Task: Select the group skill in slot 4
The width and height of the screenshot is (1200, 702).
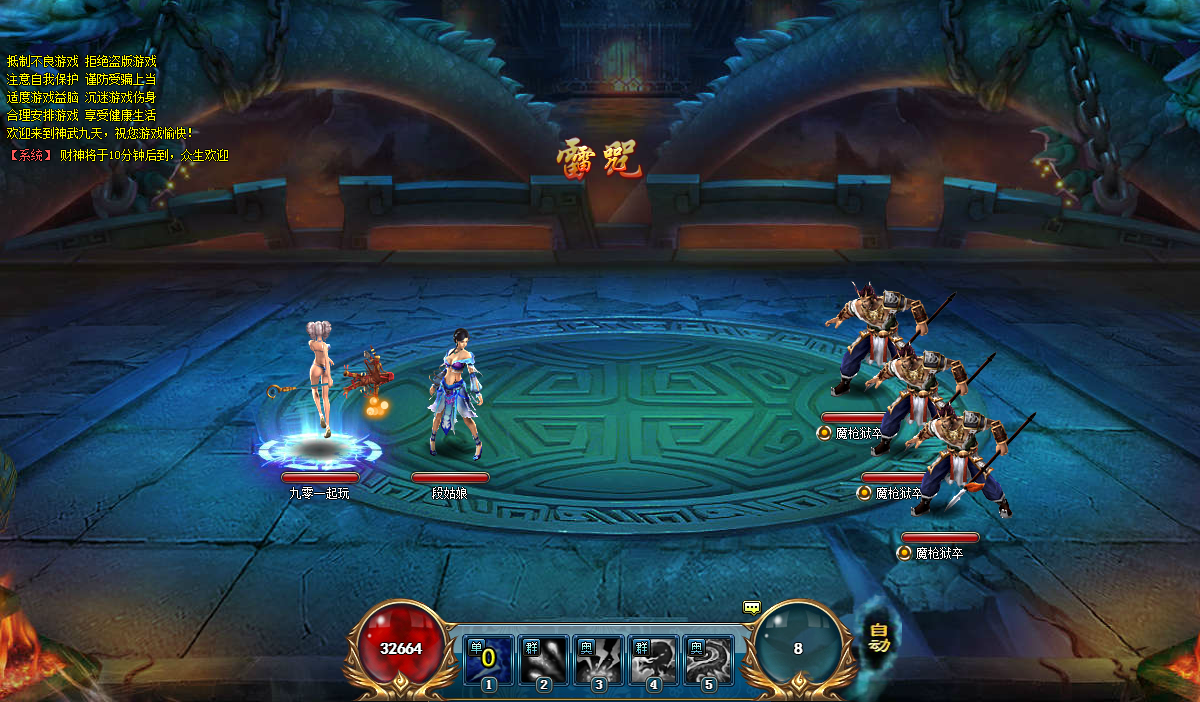Action: [x=654, y=660]
